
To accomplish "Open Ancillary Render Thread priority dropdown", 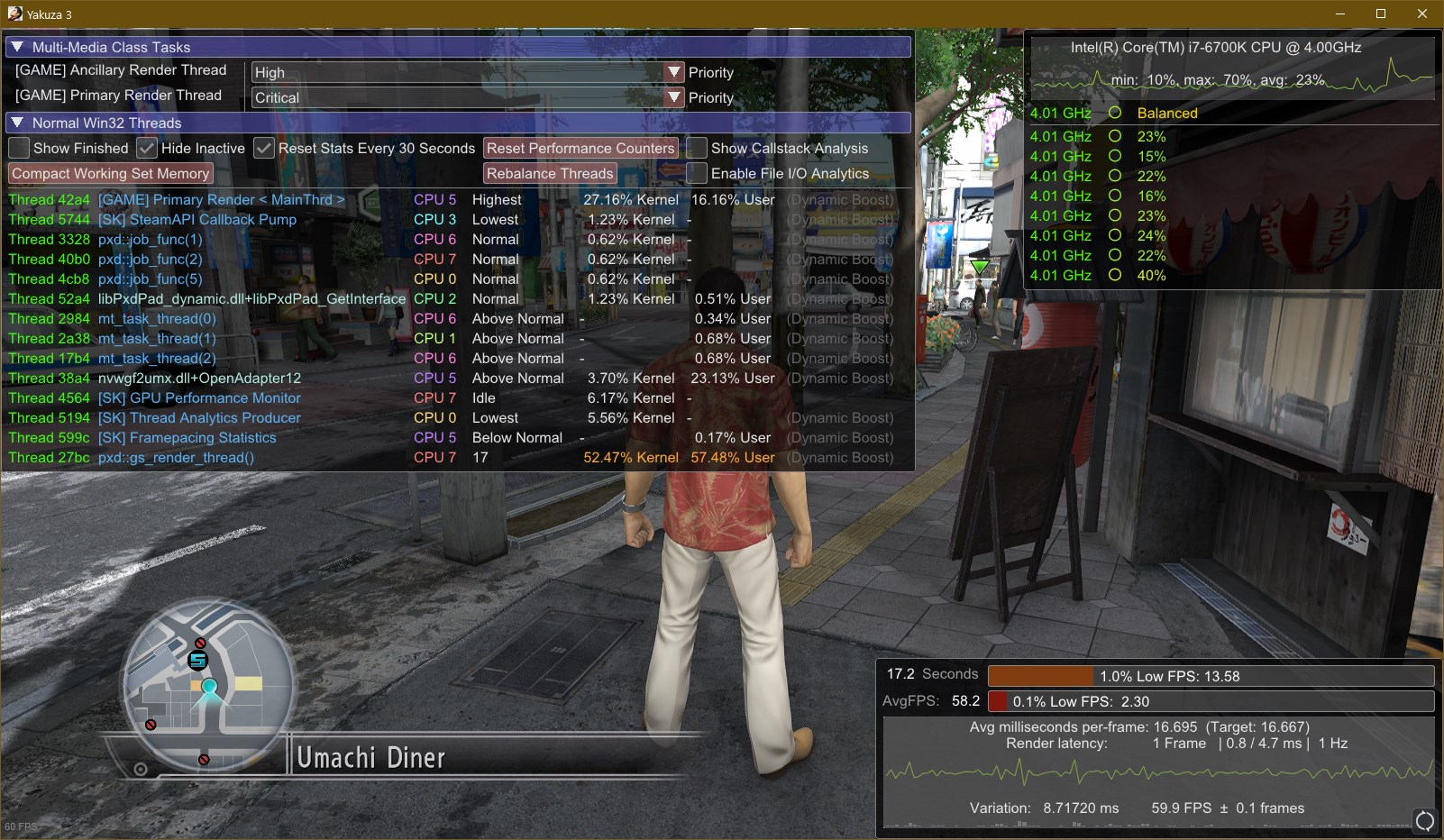I will 673,72.
